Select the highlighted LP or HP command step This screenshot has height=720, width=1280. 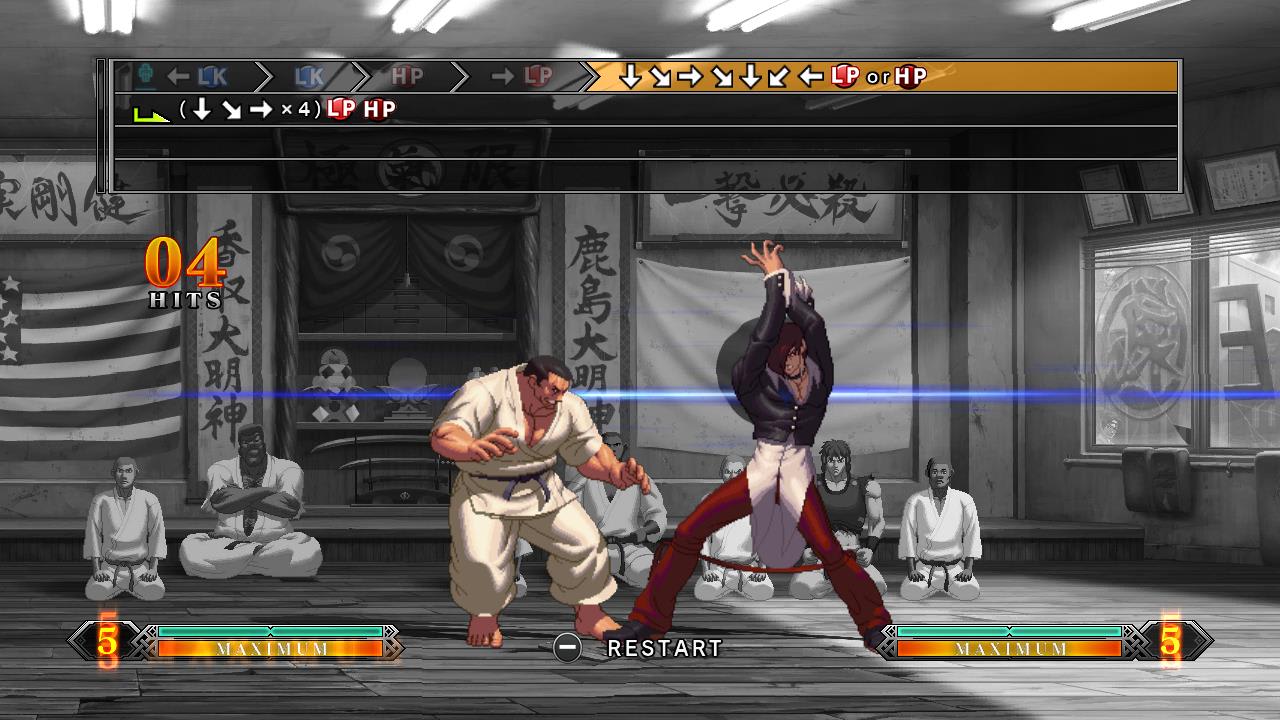coord(770,74)
